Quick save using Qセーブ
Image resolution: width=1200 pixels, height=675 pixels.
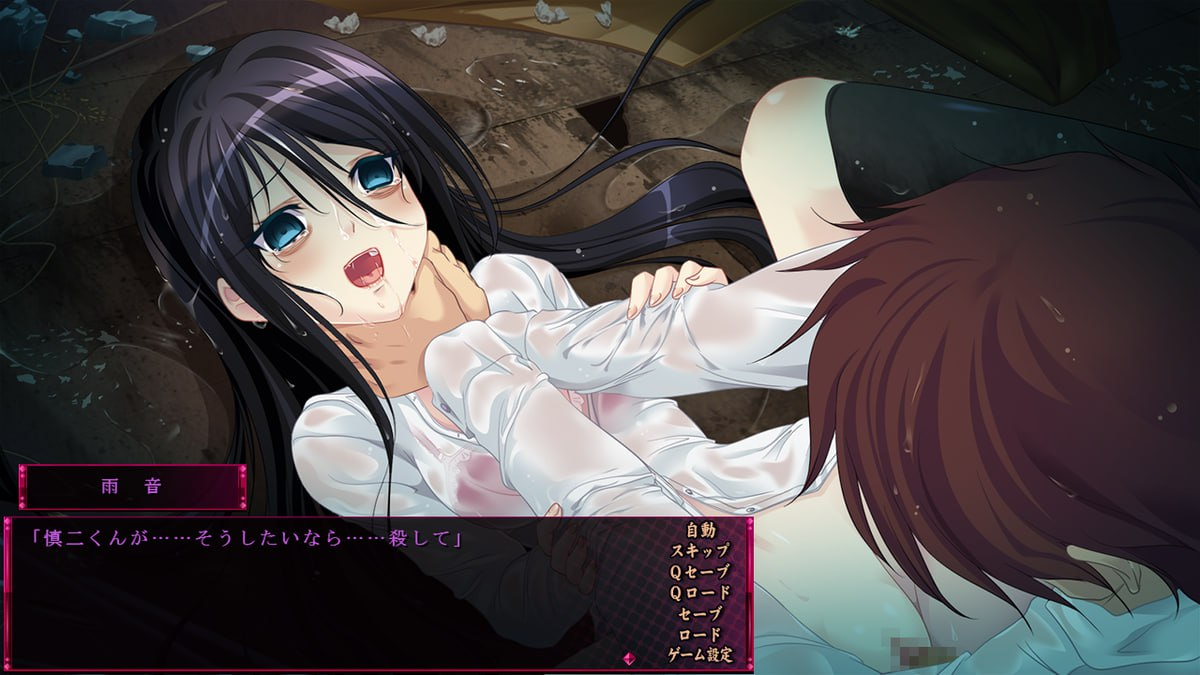click(700, 571)
